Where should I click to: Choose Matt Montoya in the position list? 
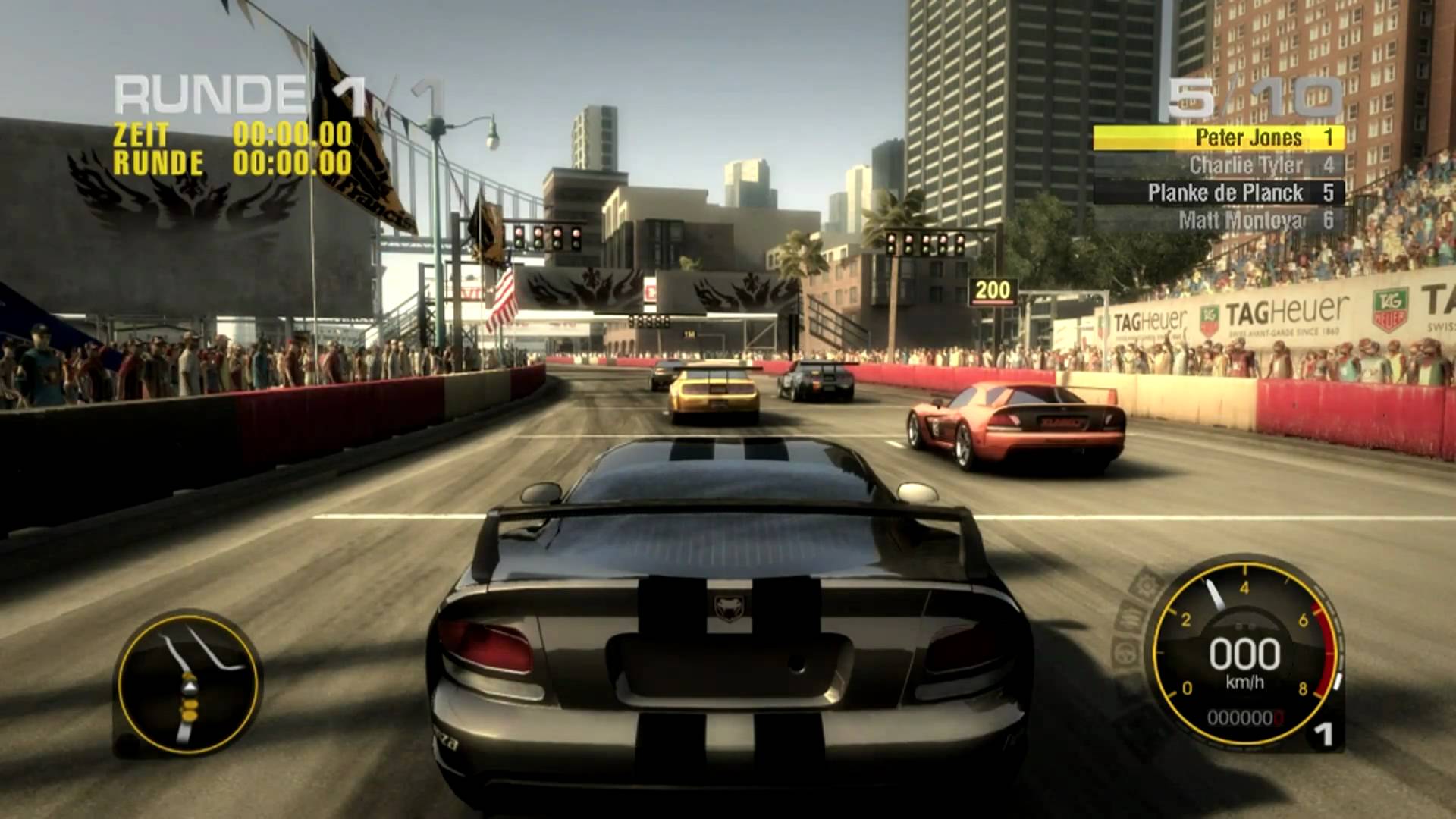1218,221
